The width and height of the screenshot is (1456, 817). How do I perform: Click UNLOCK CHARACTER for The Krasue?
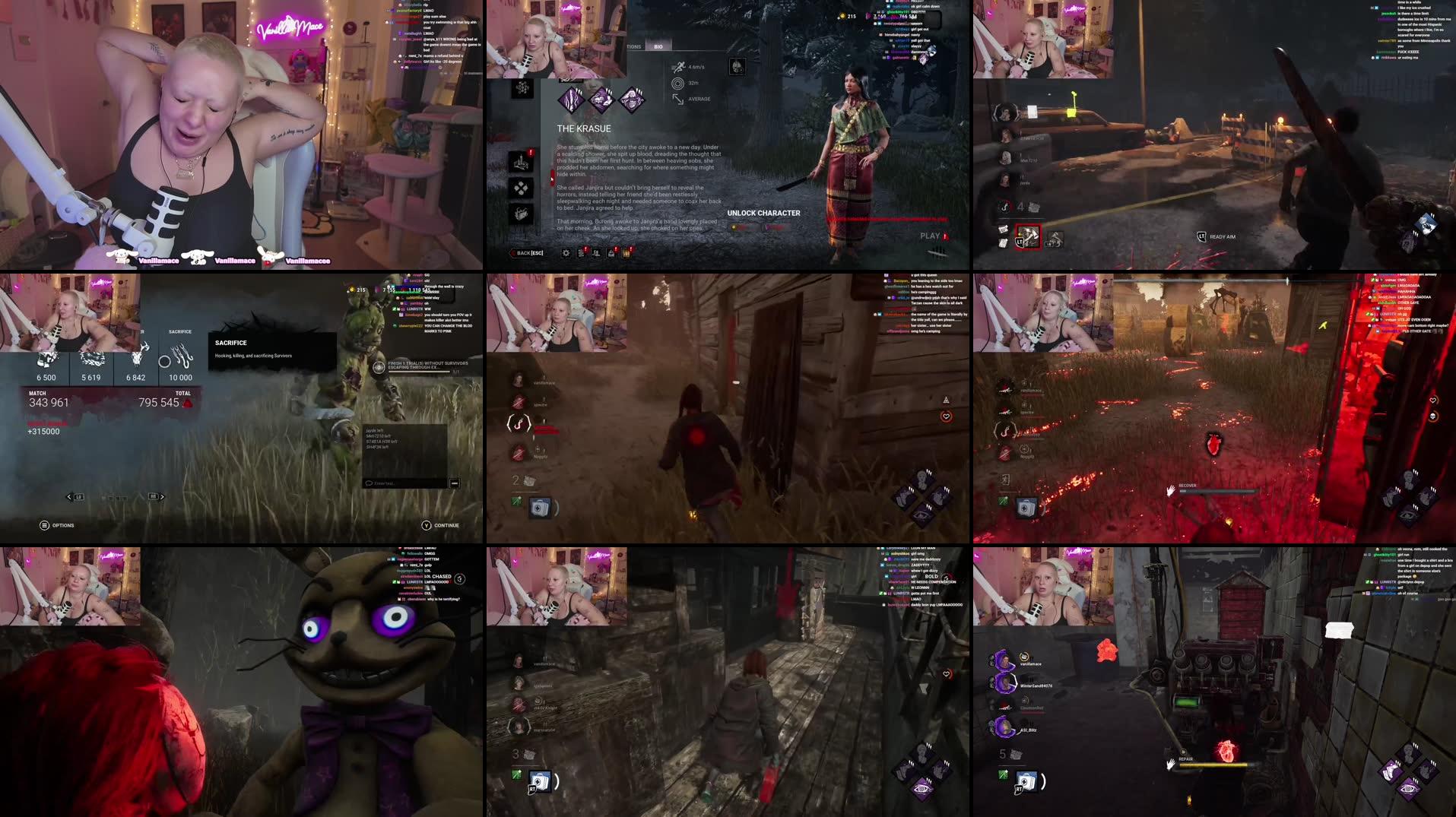(x=763, y=214)
